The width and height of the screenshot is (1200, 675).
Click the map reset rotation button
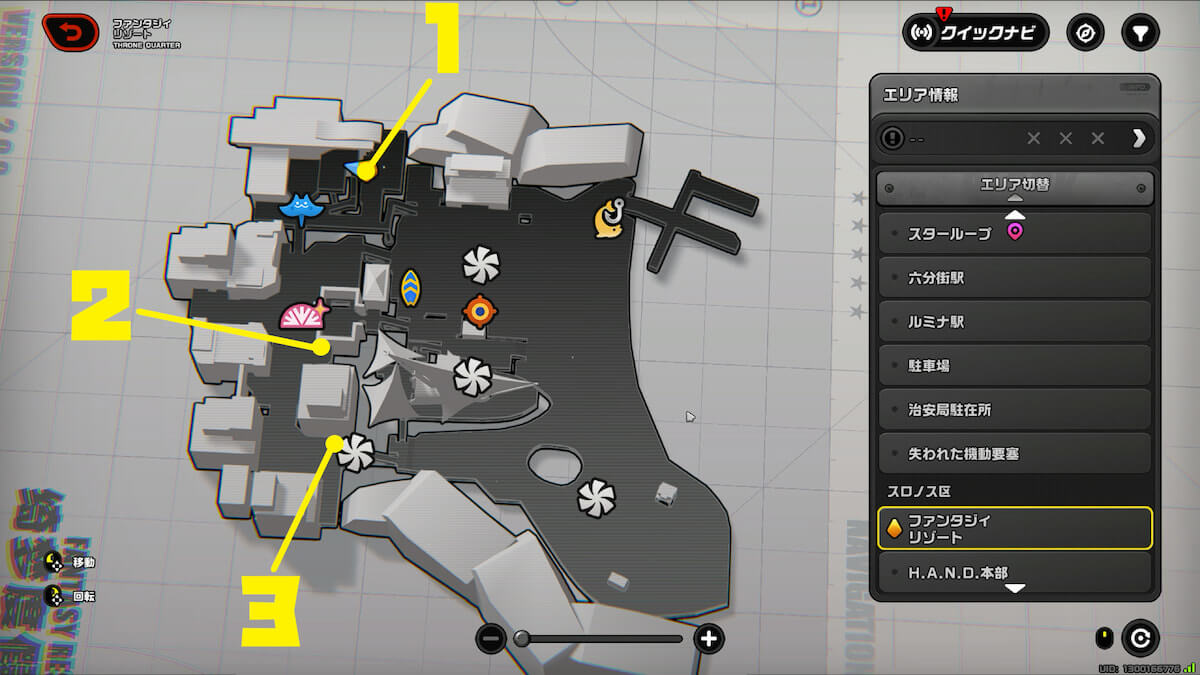click(1139, 637)
